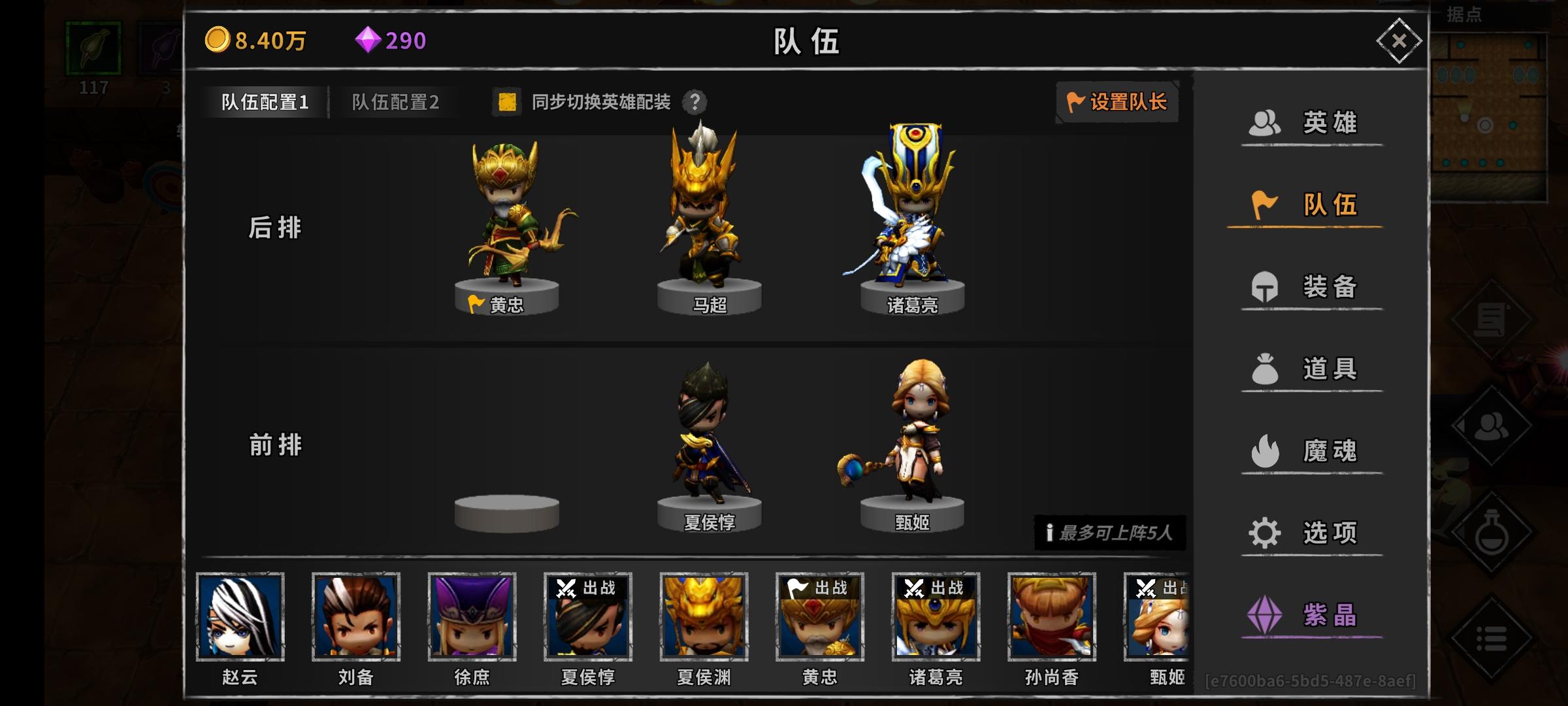Select 孙尚香 from the hero roster
This screenshot has width=1568, height=706.
click(1050, 618)
